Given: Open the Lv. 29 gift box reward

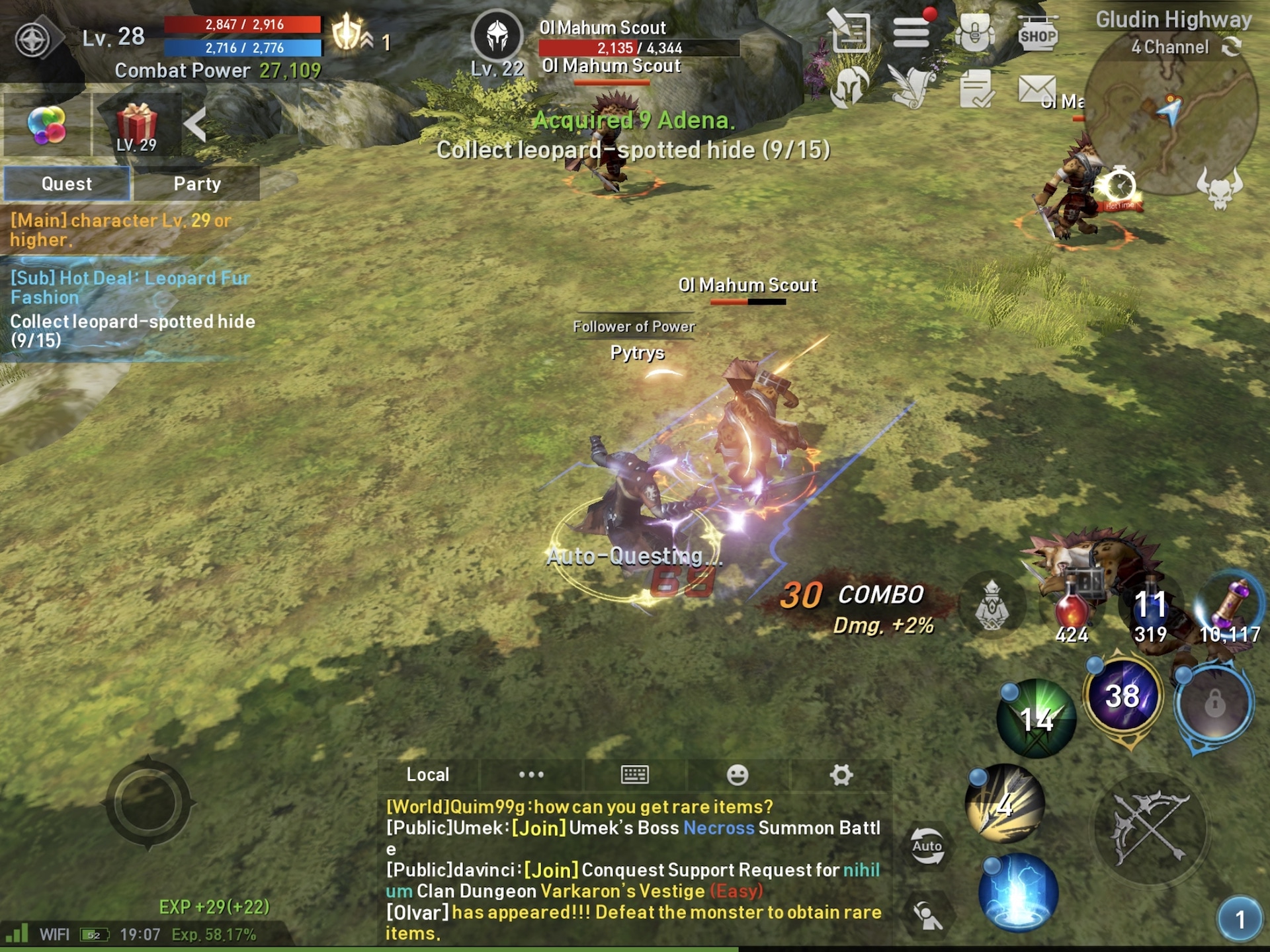Looking at the screenshot, I should coord(136,126).
